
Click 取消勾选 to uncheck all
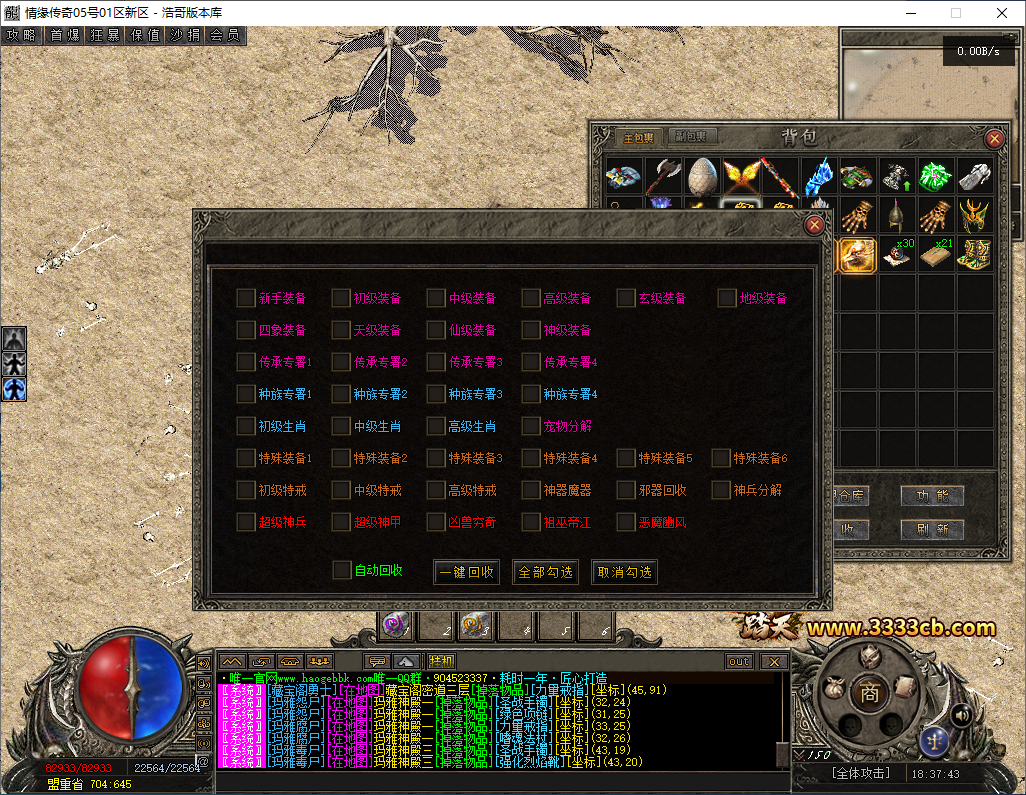(624, 572)
